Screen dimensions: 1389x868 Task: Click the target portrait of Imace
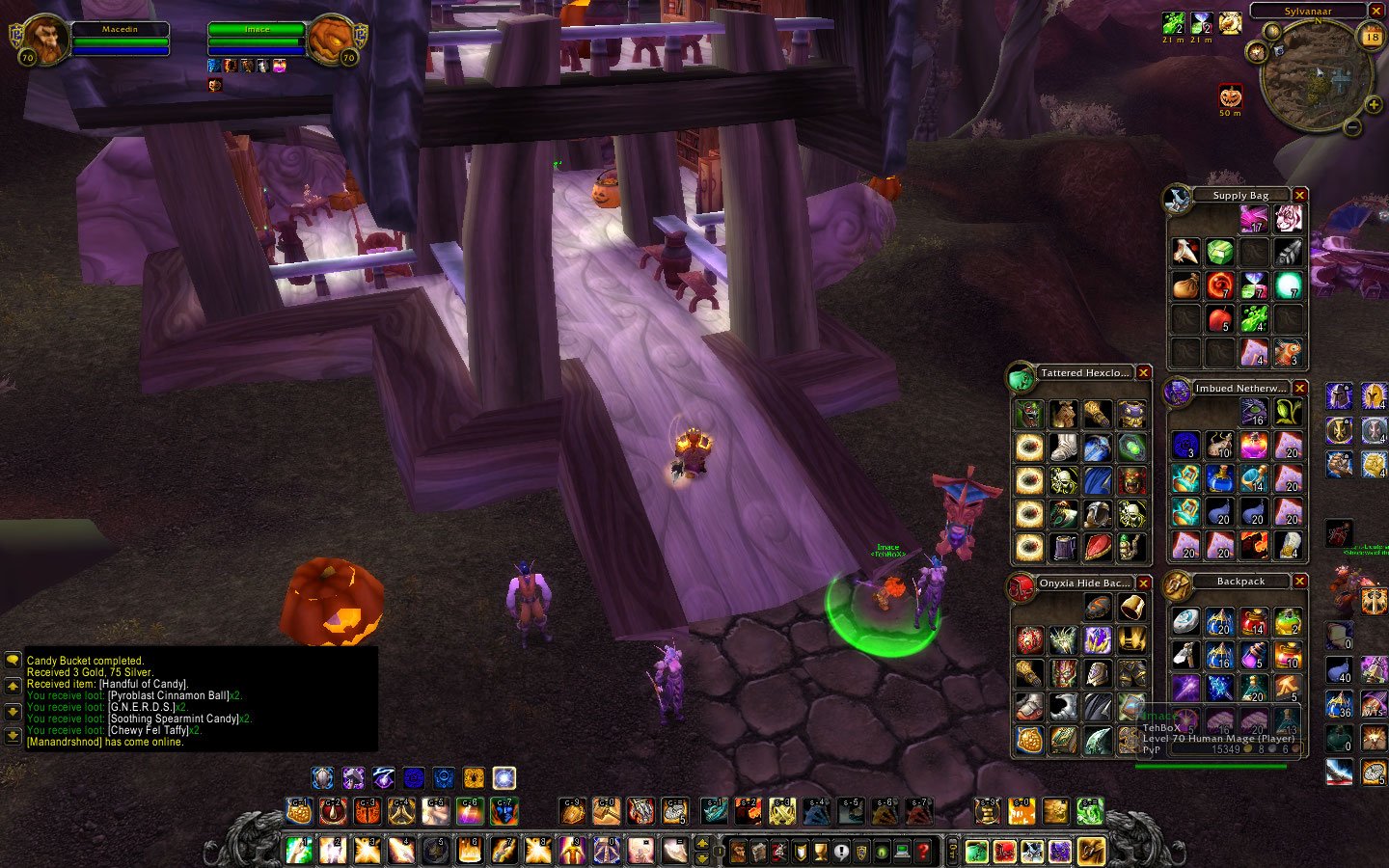click(333, 41)
